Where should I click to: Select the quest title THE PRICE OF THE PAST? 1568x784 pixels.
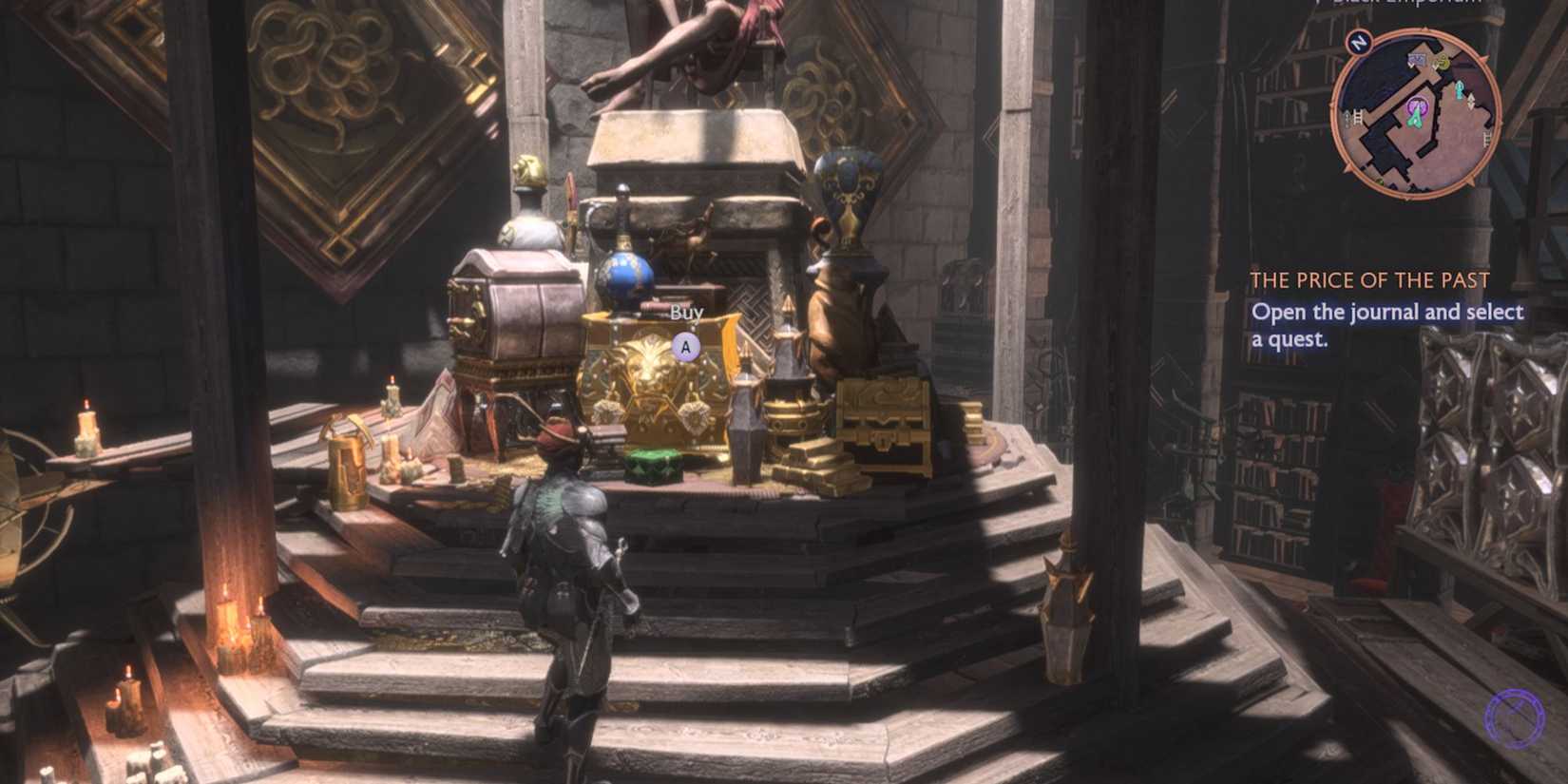[x=1371, y=279]
